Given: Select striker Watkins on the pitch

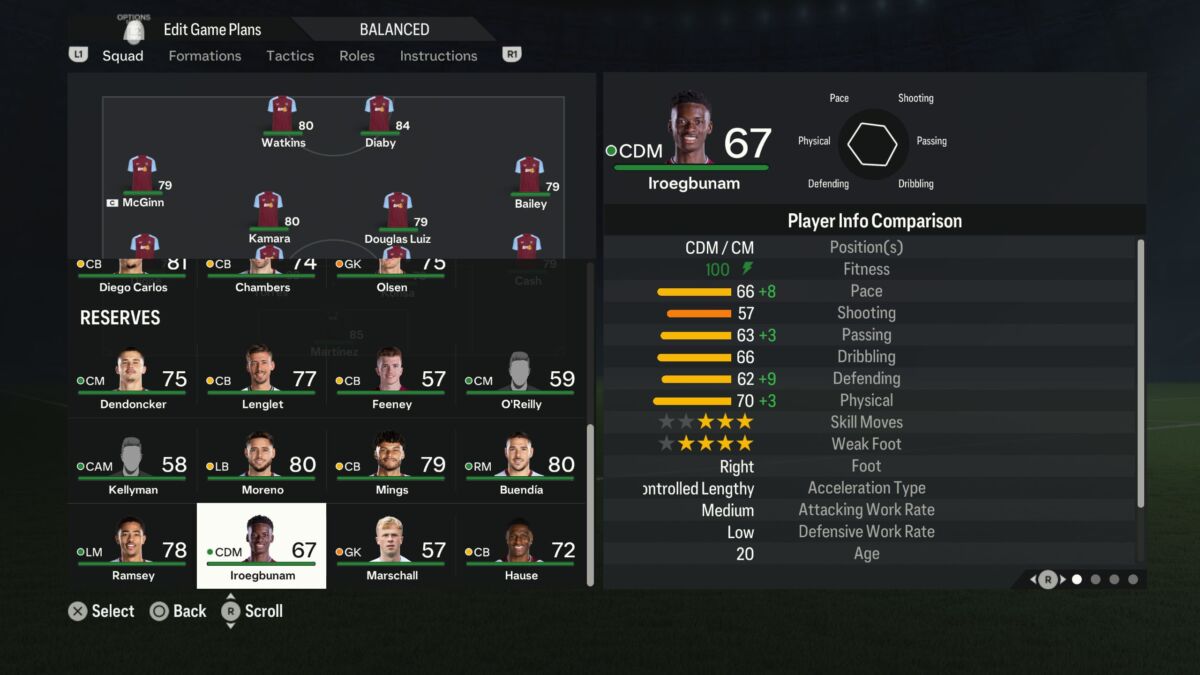Looking at the screenshot, I should 282,120.
